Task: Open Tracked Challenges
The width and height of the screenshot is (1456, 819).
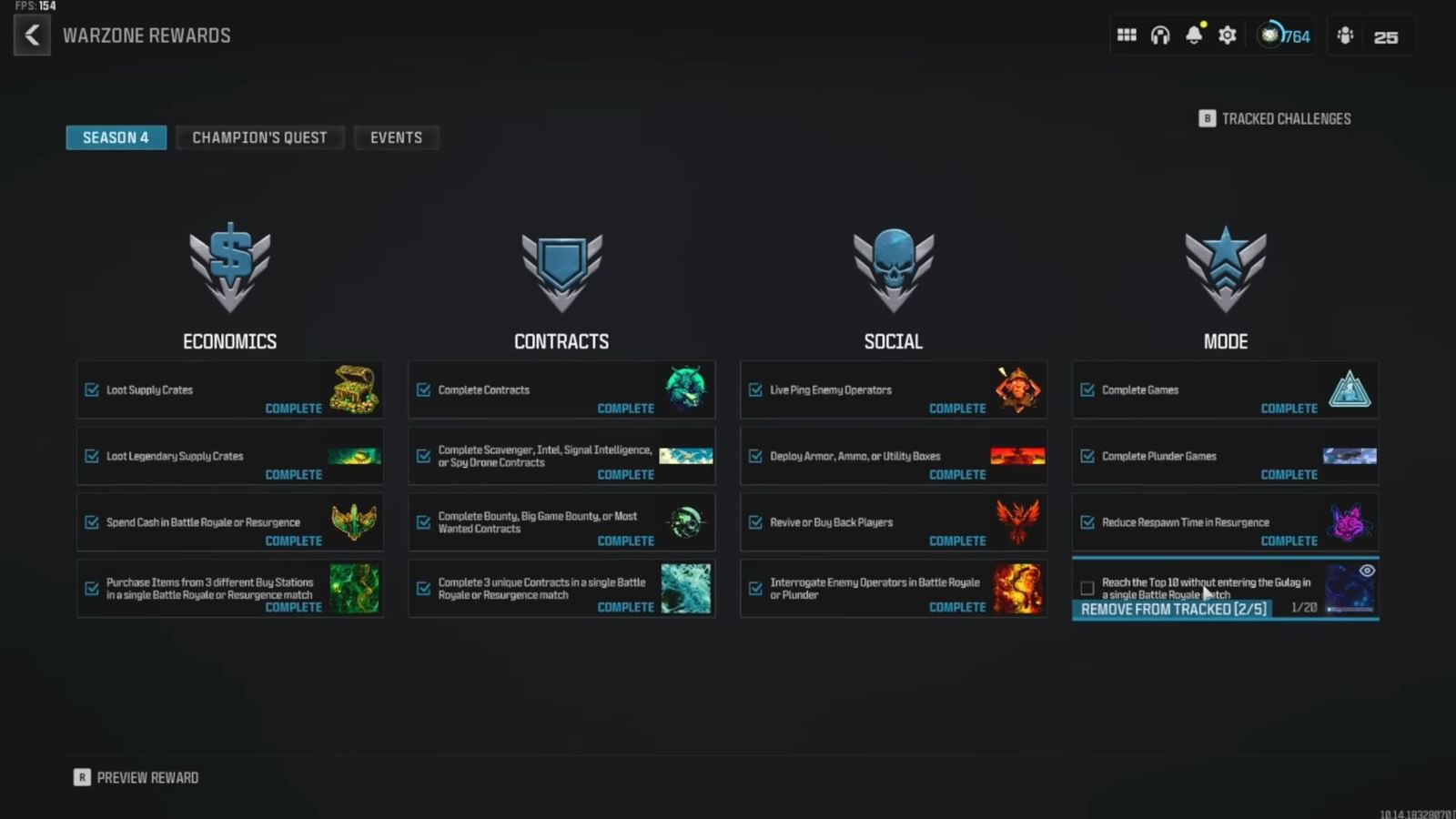Action: (x=1274, y=118)
